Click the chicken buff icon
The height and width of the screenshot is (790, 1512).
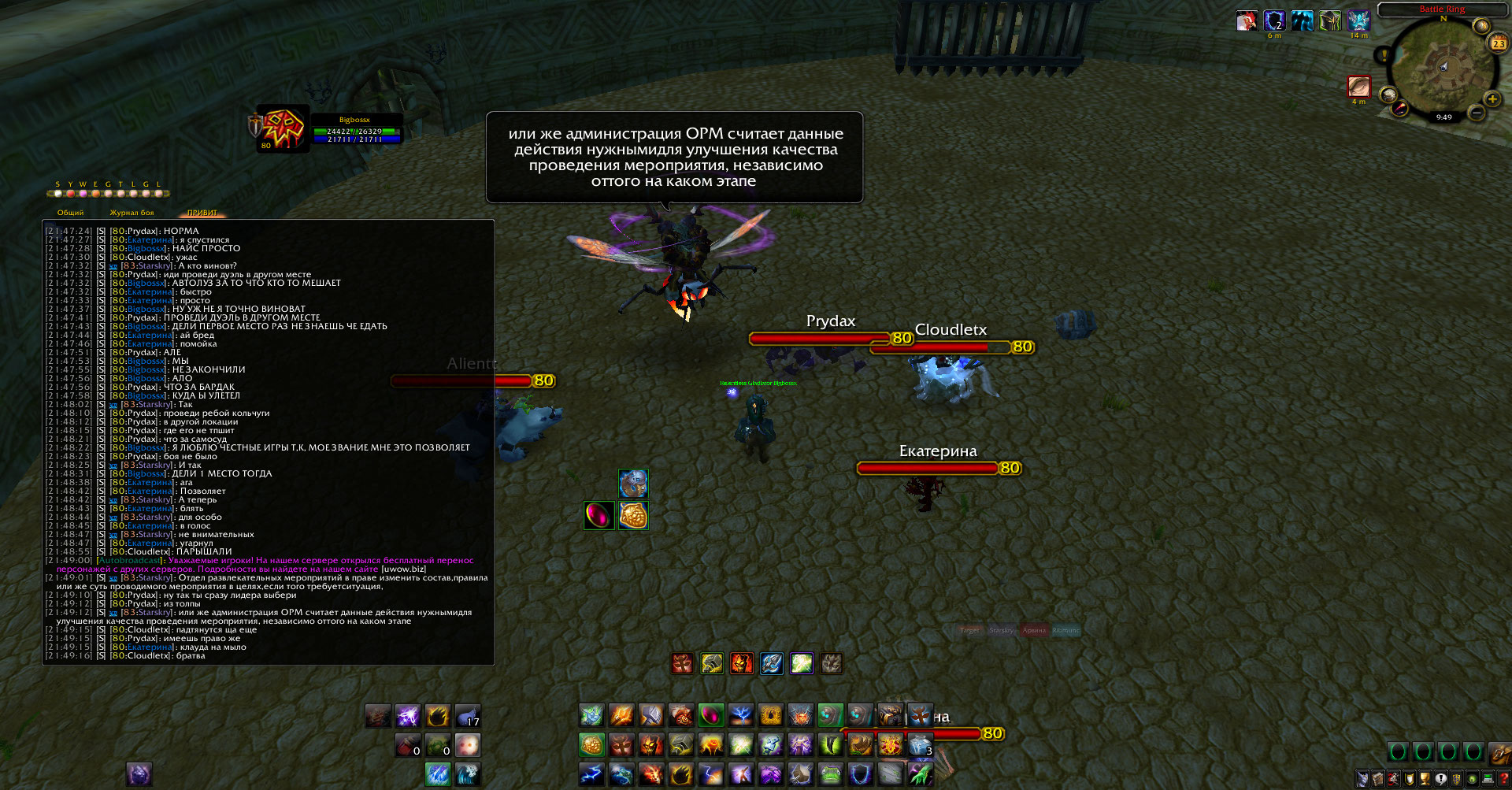point(1246,20)
